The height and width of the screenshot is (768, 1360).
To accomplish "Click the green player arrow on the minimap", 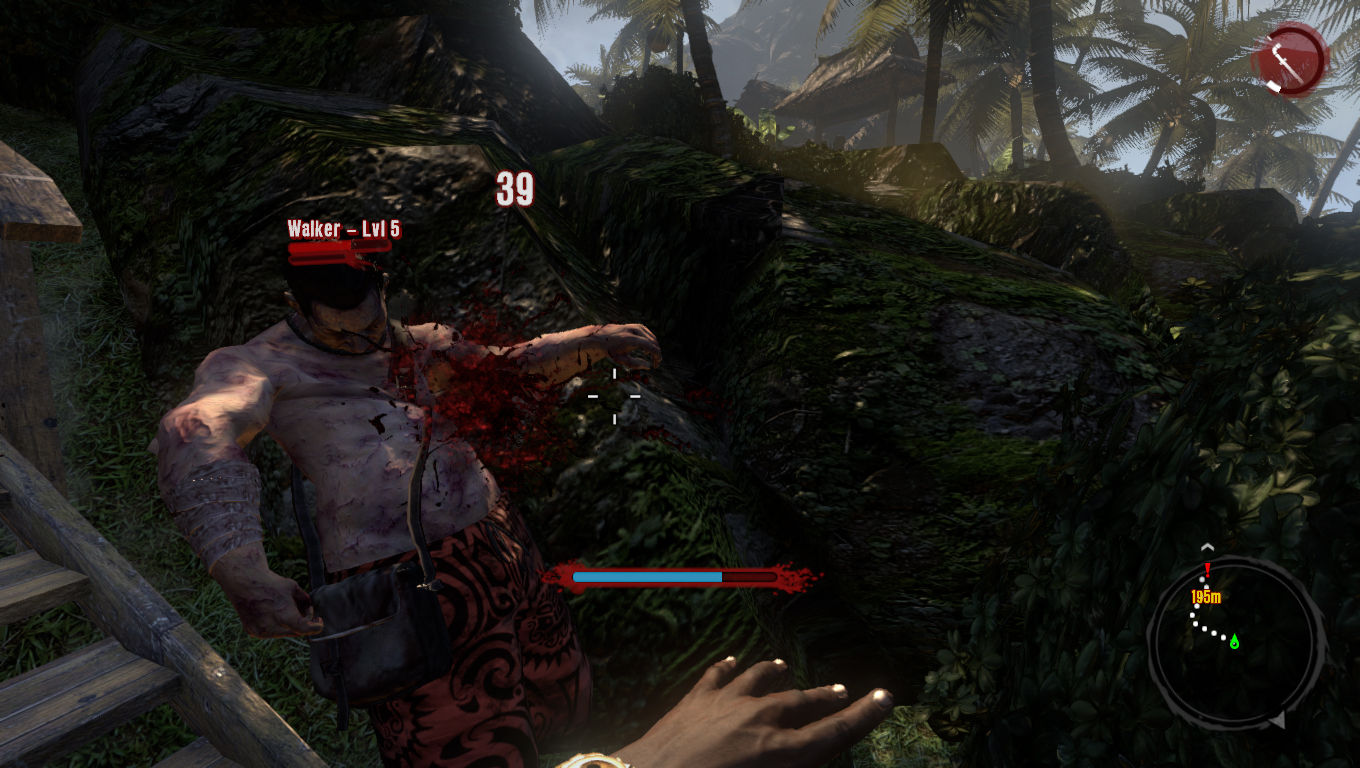I will (1234, 641).
